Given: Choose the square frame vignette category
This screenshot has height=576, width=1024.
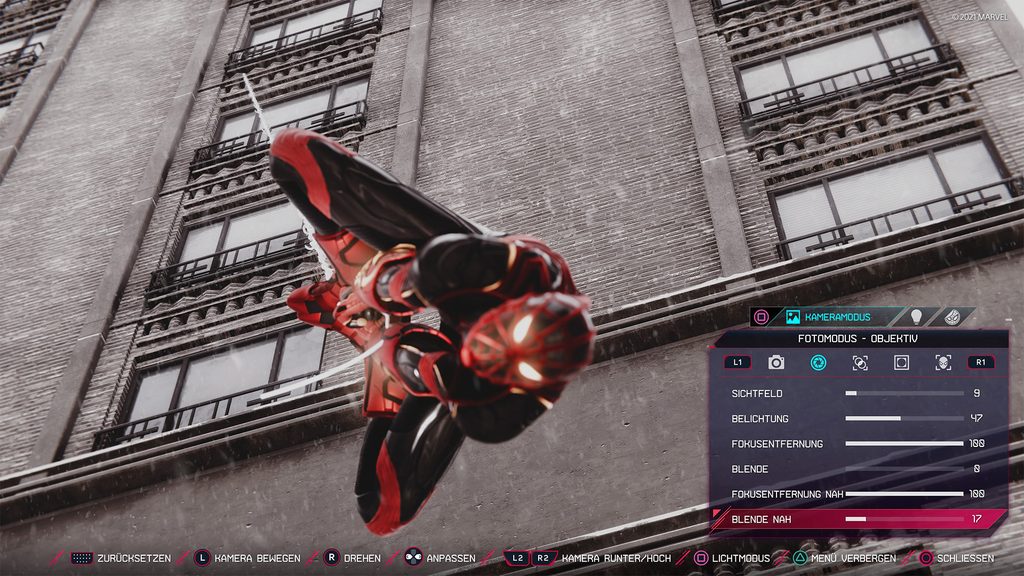Looking at the screenshot, I should point(901,362).
